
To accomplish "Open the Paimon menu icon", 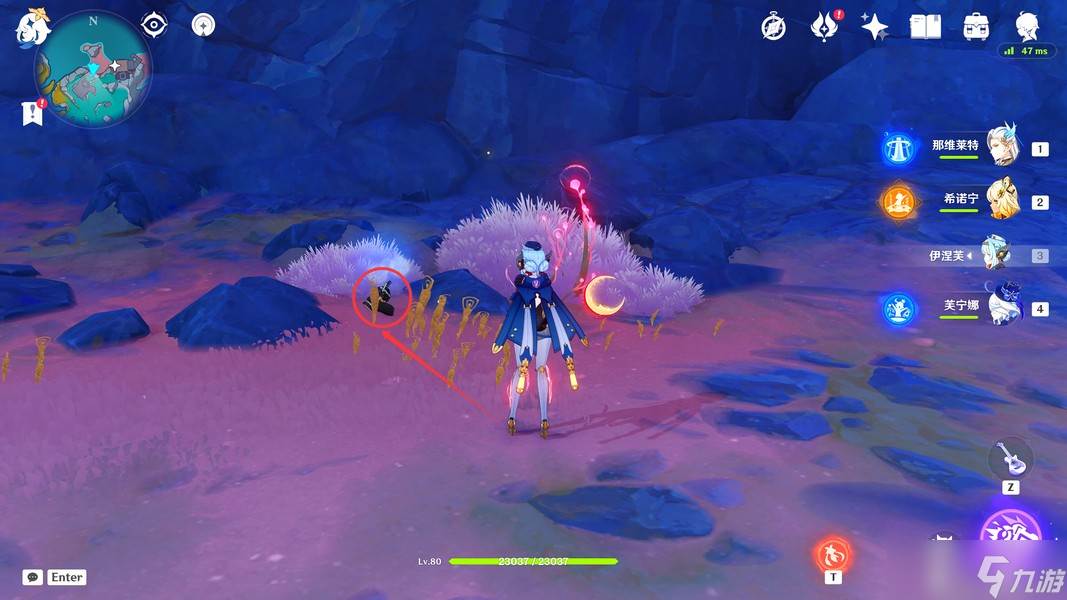I will point(31,27).
